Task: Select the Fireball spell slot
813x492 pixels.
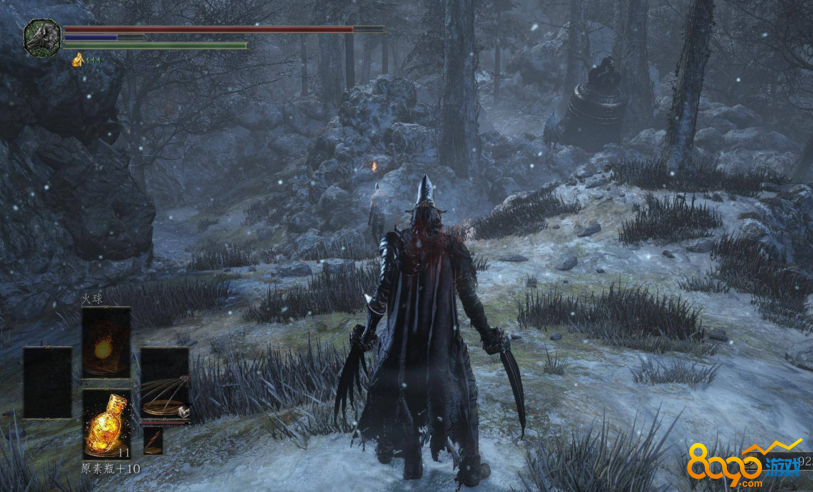Action: pos(106,341)
